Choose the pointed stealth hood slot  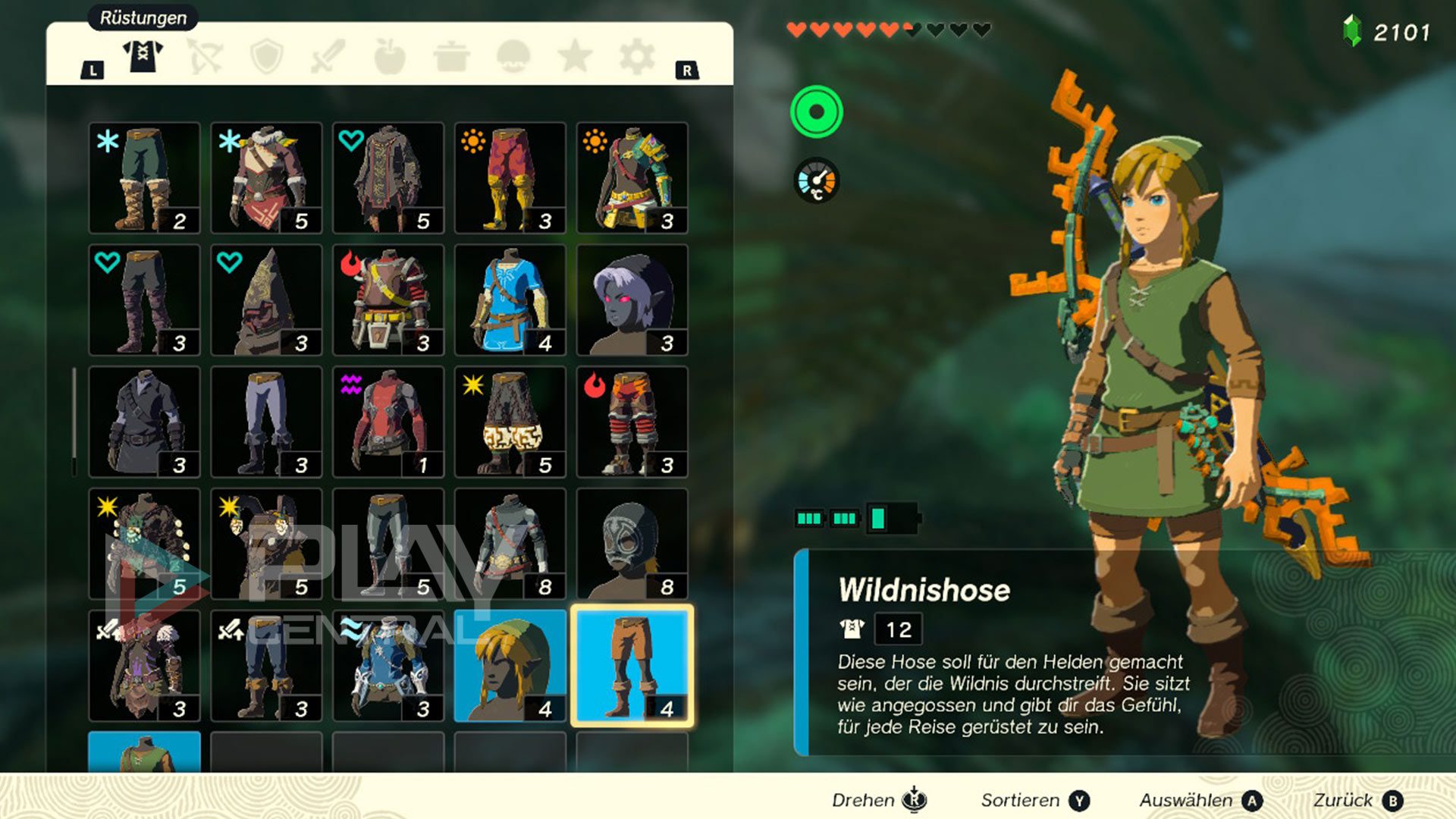(x=266, y=300)
